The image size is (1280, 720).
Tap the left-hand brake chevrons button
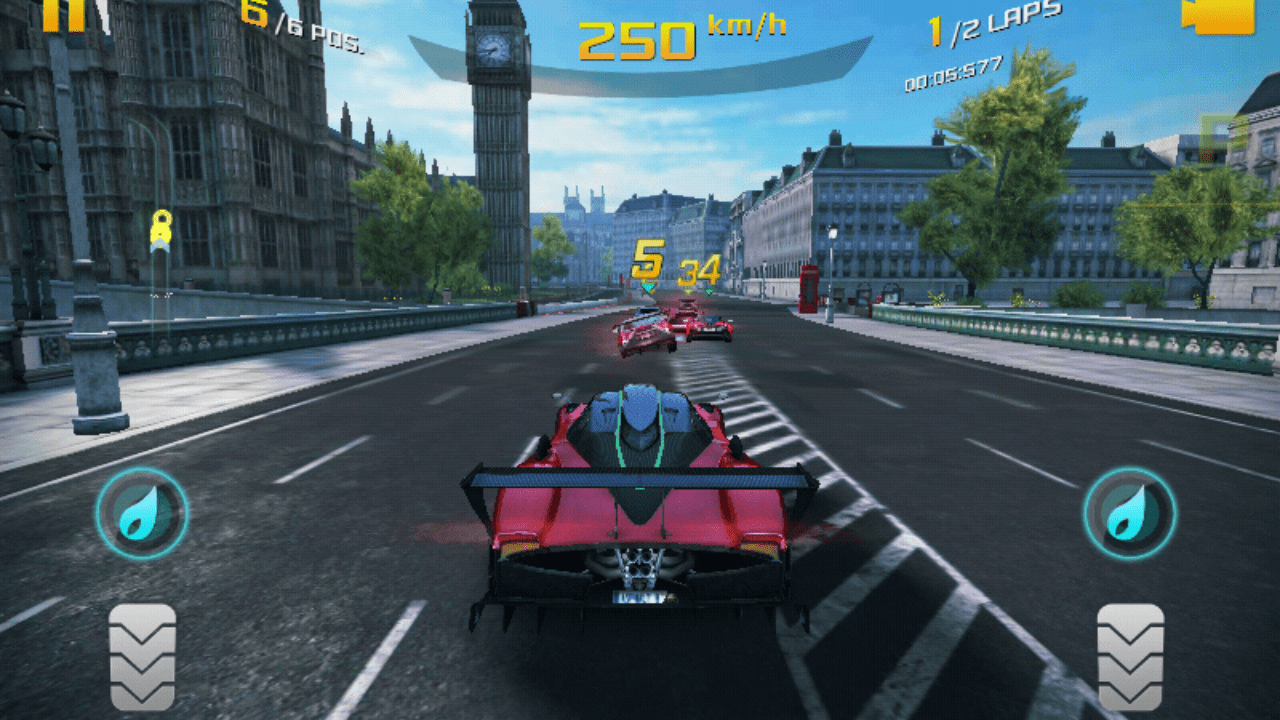pos(142,656)
